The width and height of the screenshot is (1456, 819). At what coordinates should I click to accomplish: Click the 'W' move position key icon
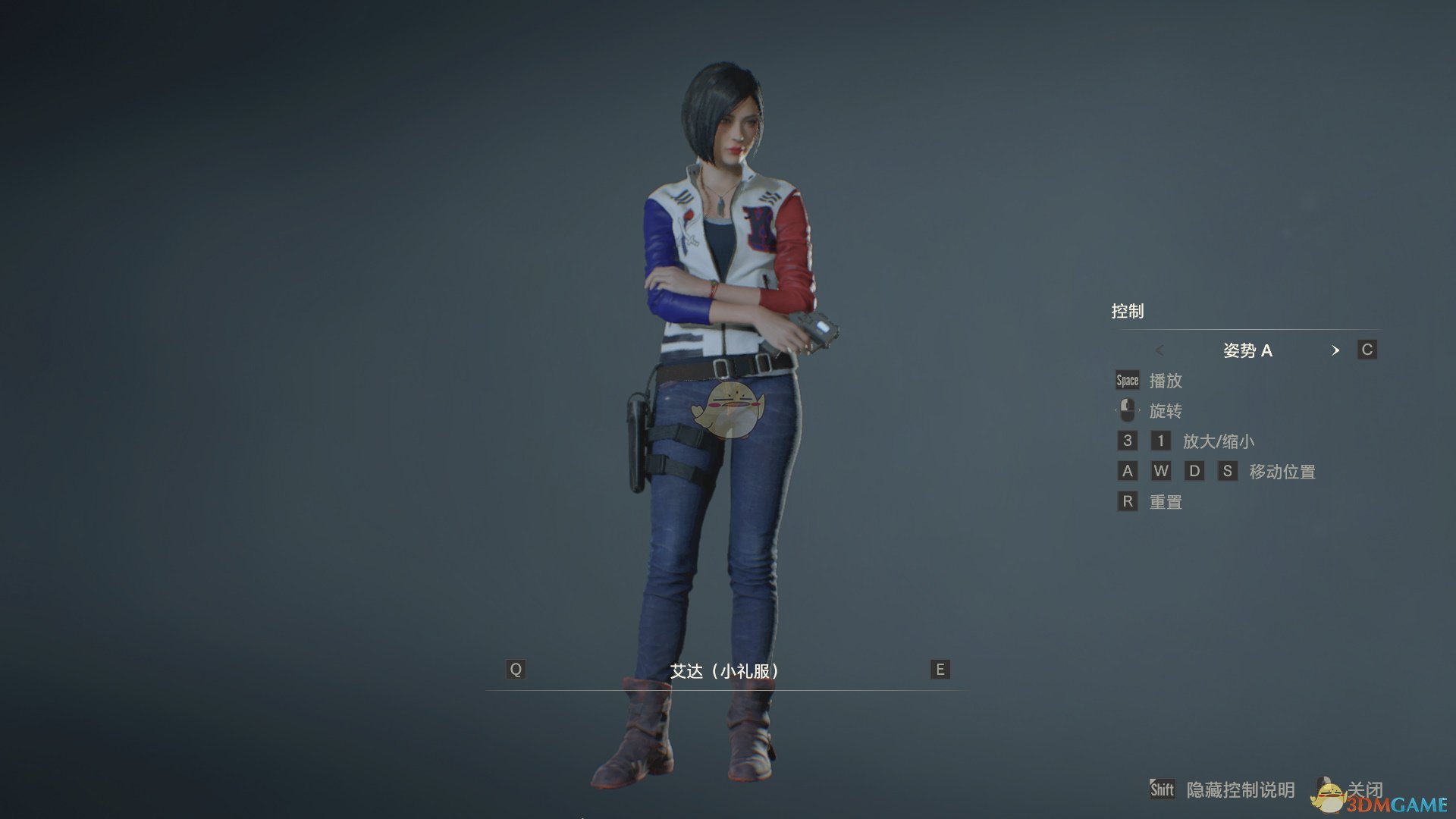tap(1160, 471)
